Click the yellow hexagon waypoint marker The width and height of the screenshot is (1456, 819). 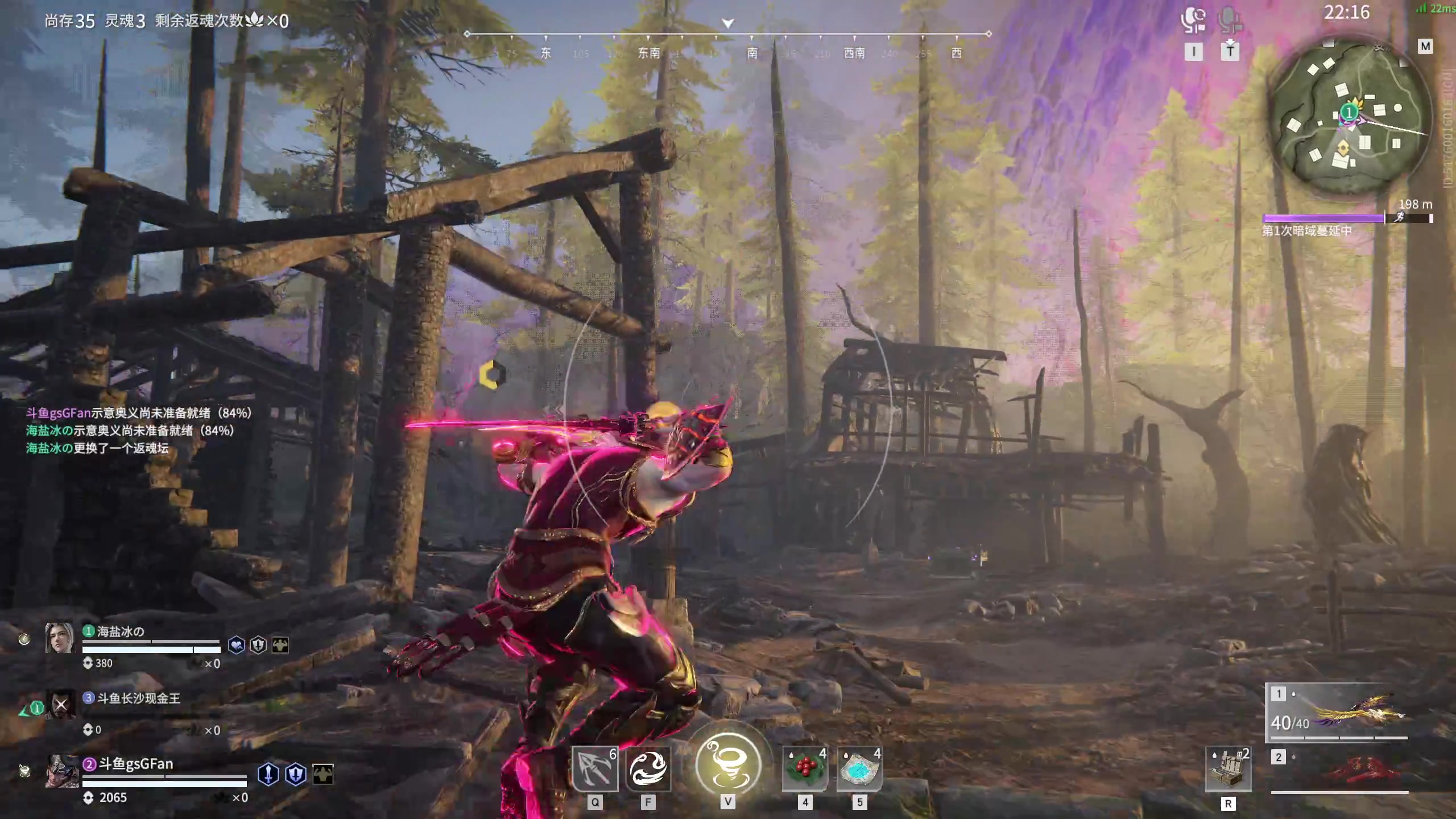[x=491, y=375]
